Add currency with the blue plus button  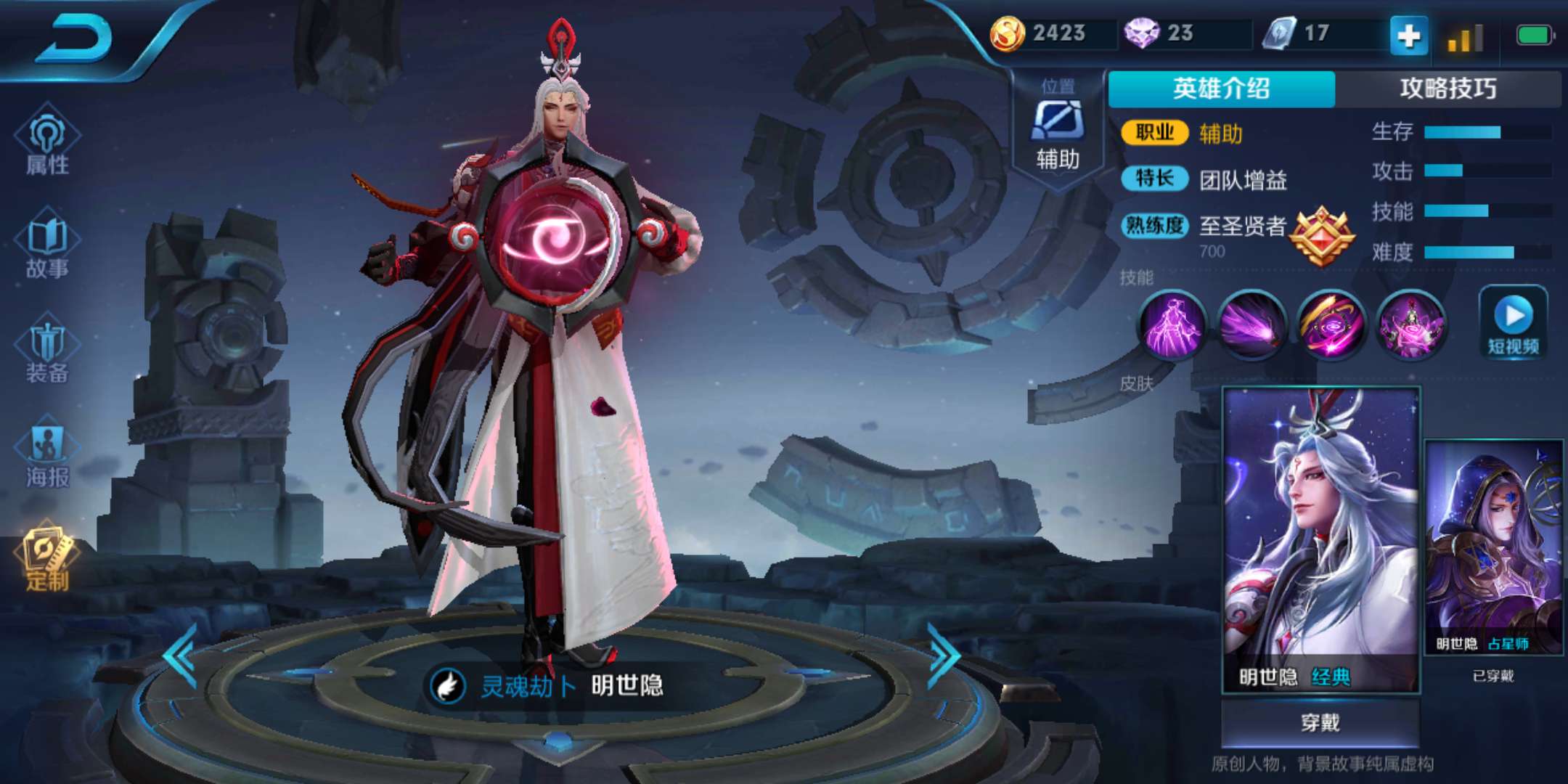pyautogui.click(x=1408, y=36)
